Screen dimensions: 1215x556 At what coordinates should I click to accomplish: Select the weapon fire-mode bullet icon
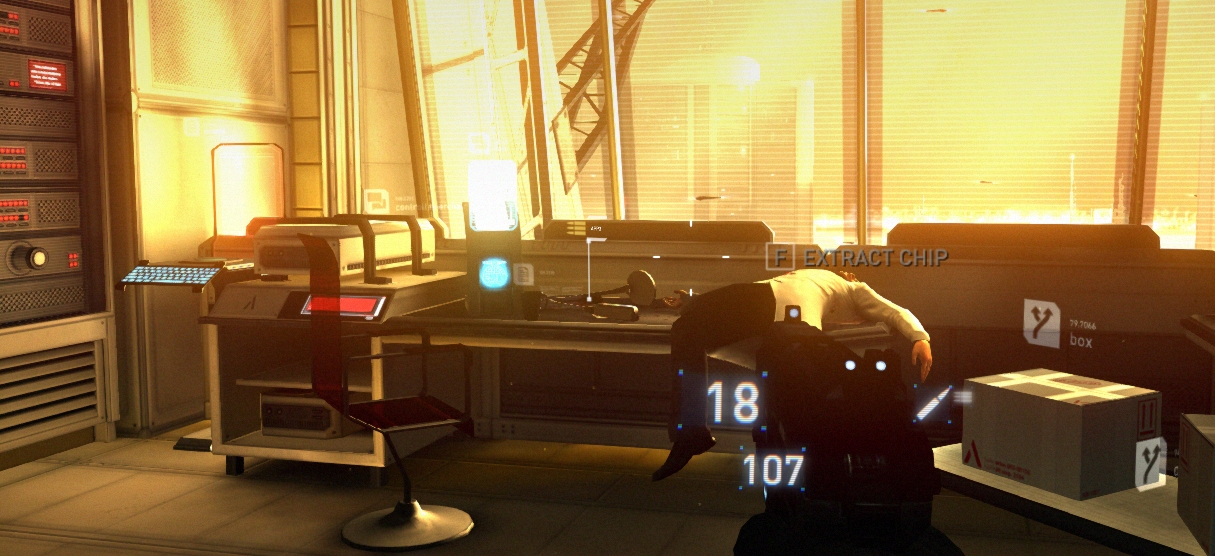tap(932, 403)
